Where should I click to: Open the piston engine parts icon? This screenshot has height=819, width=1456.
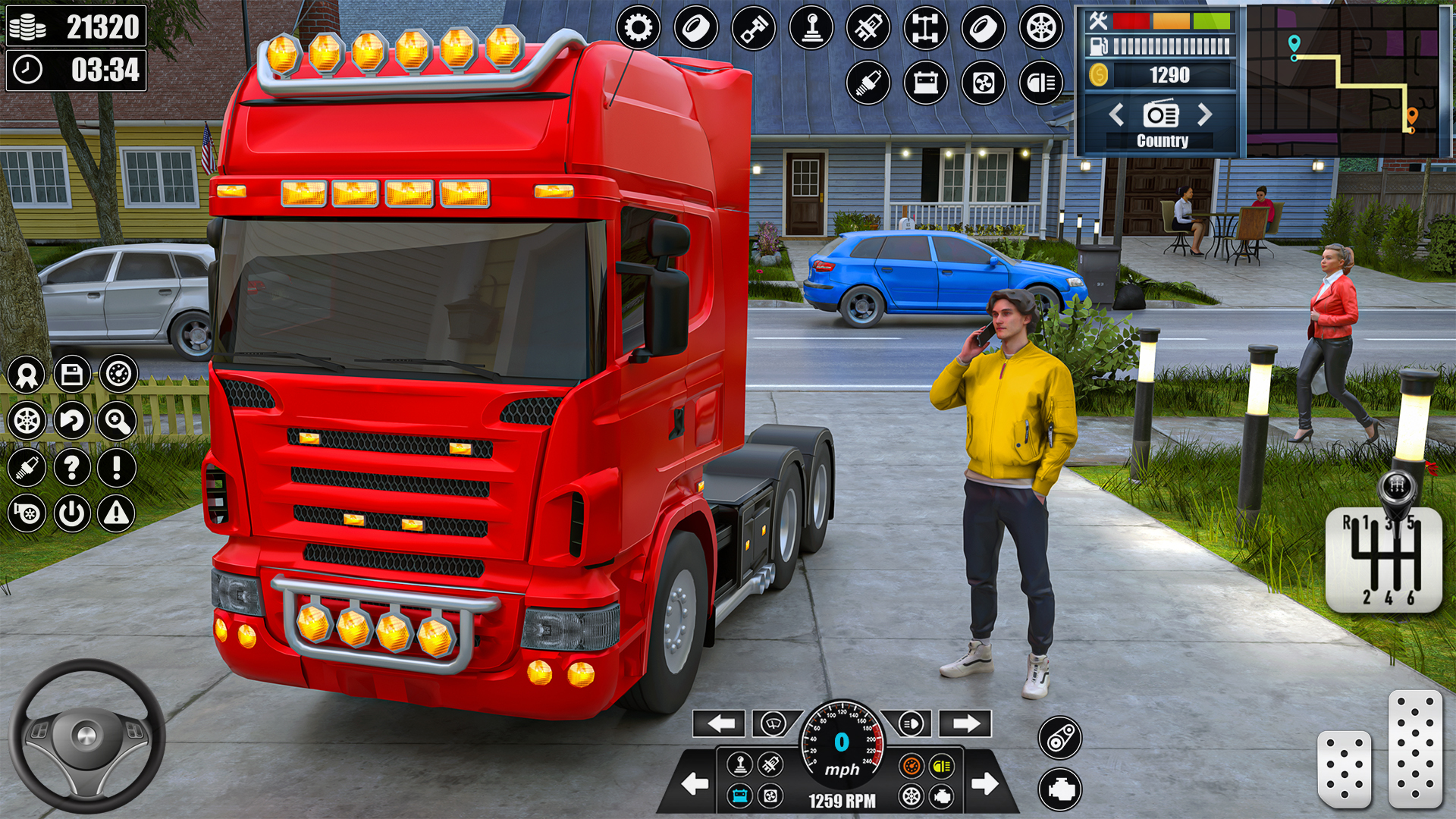pos(755,27)
